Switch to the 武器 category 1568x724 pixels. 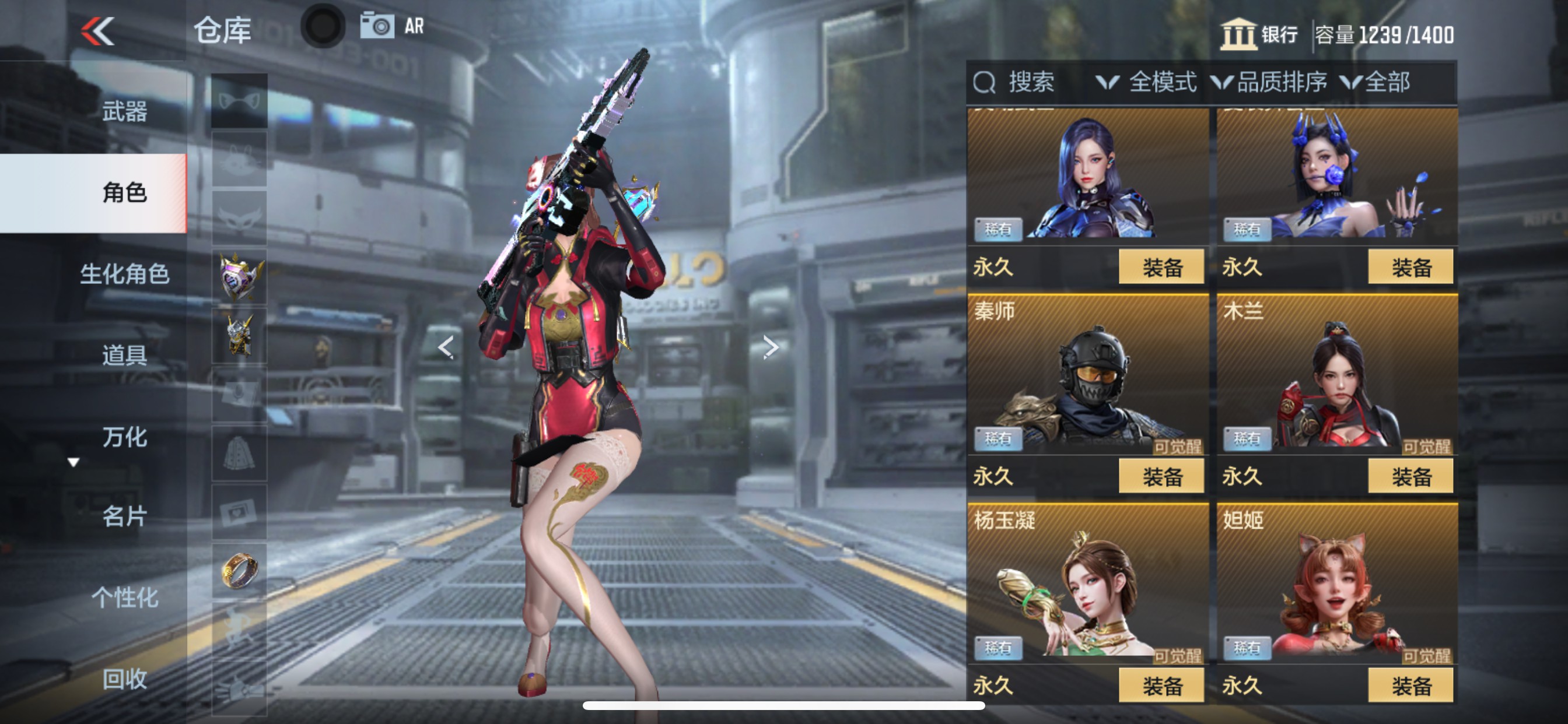click(125, 111)
